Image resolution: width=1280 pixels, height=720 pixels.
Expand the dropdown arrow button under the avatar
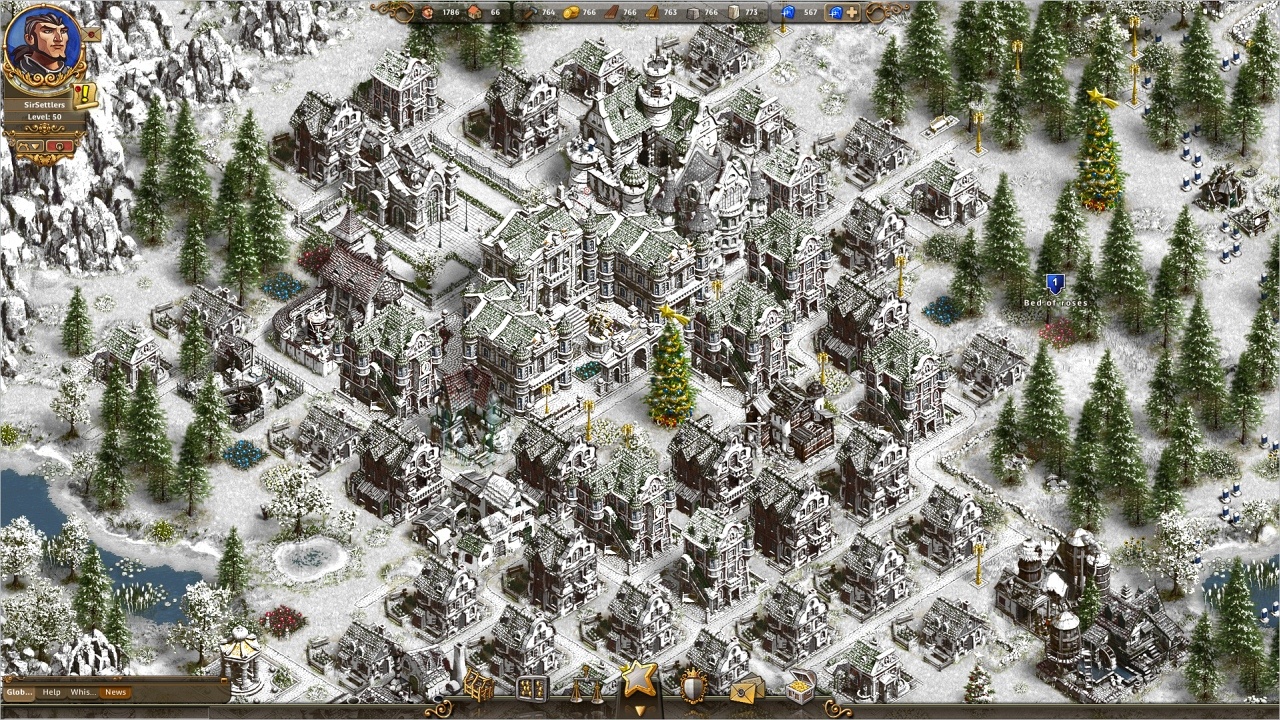(30, 146)
